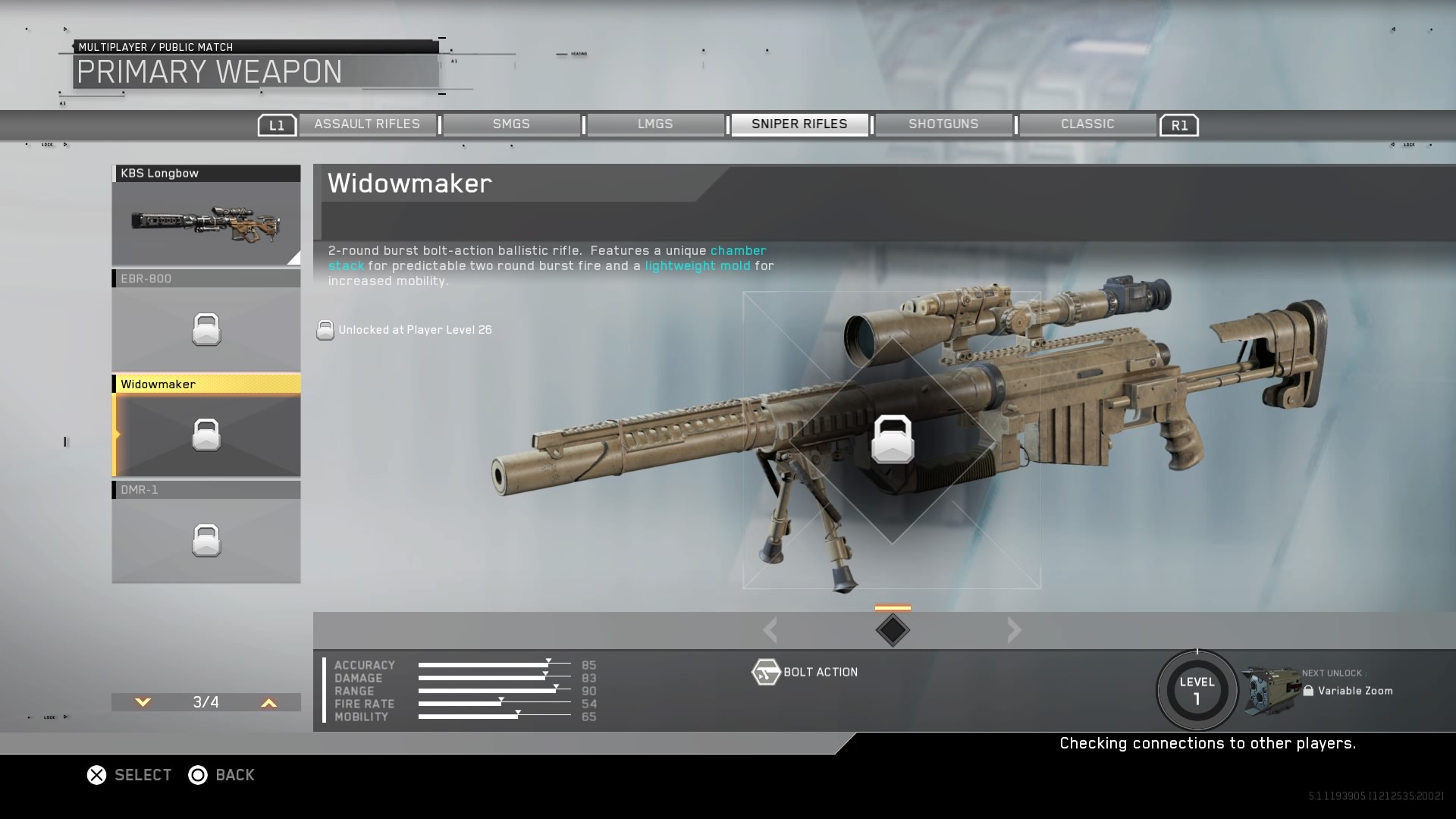Switch to the Shotguns tab
This screenshot has height=819, width=1456.
[943, 124]
